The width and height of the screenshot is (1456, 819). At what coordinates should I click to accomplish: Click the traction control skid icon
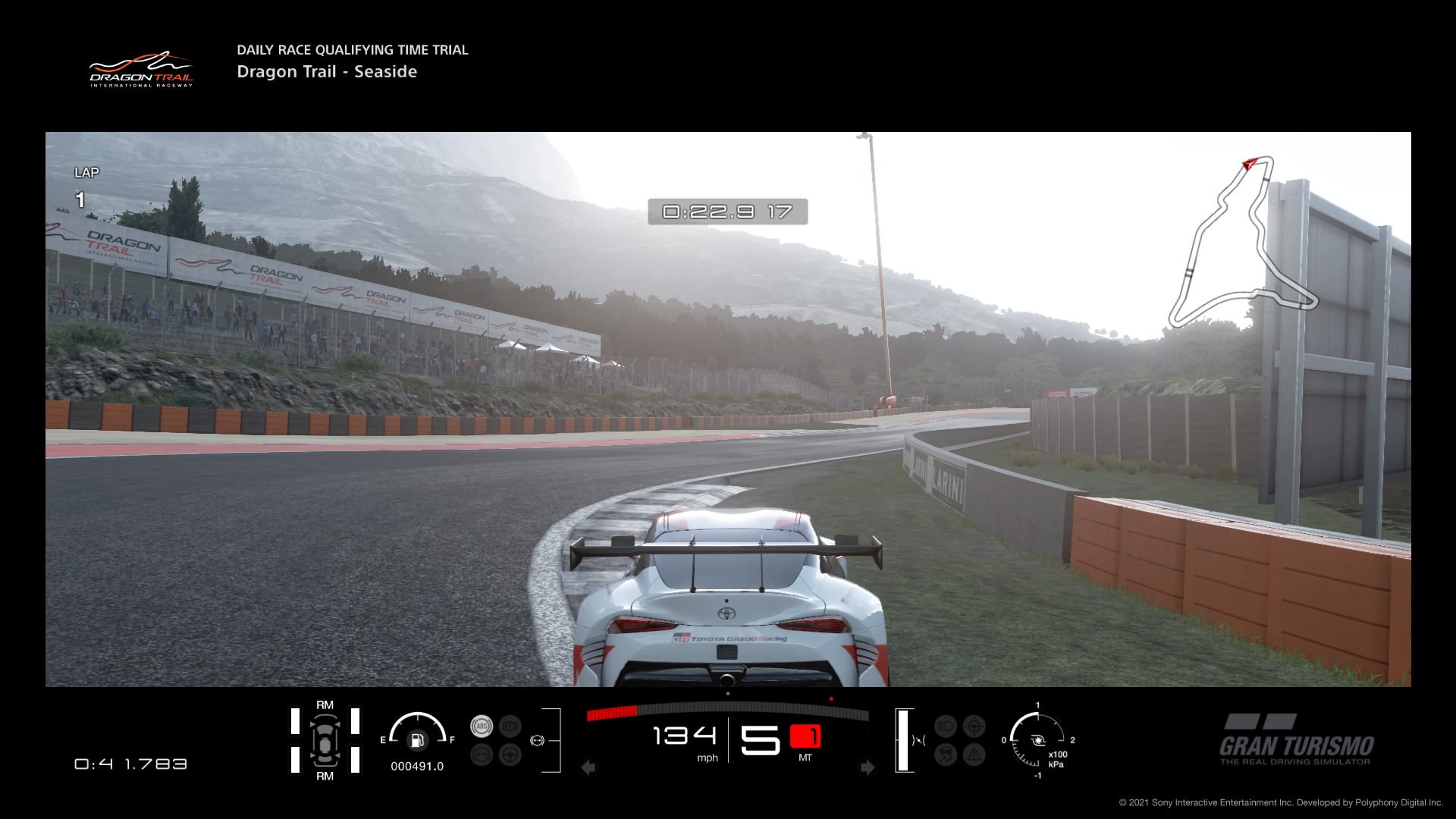coord(946,755)
